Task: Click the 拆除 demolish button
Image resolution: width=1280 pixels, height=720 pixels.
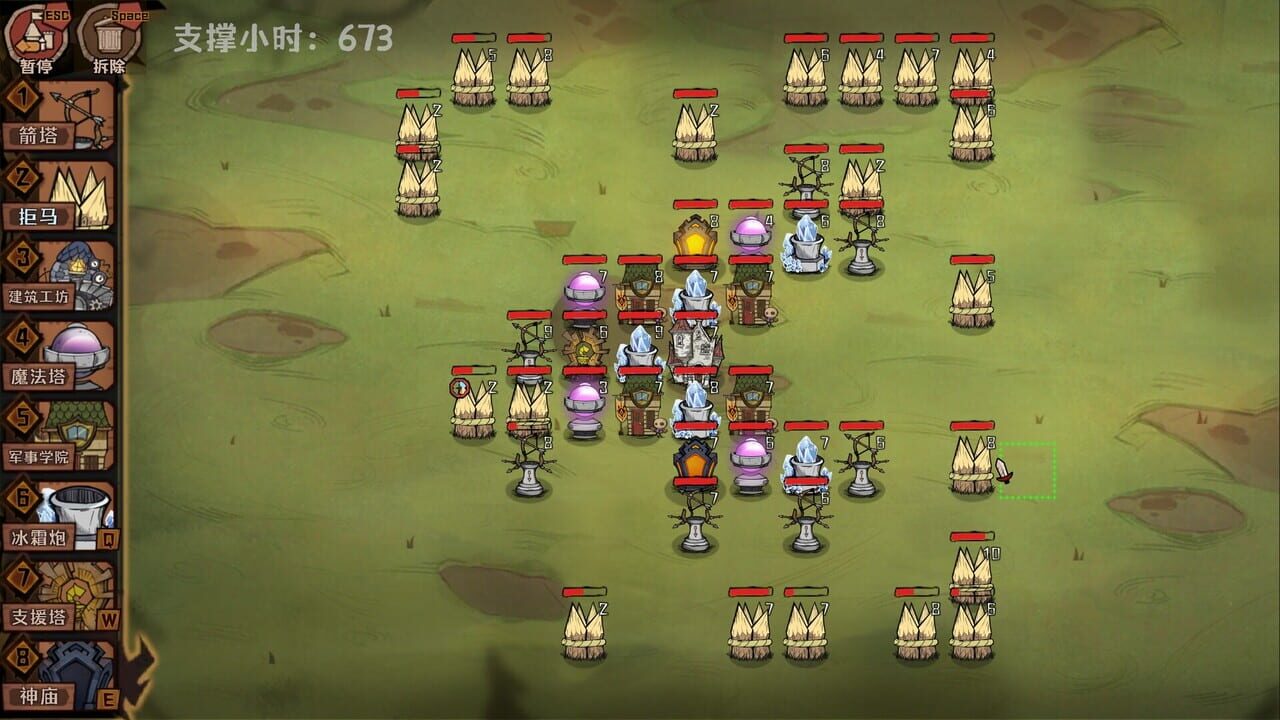Action: (112, 30)
